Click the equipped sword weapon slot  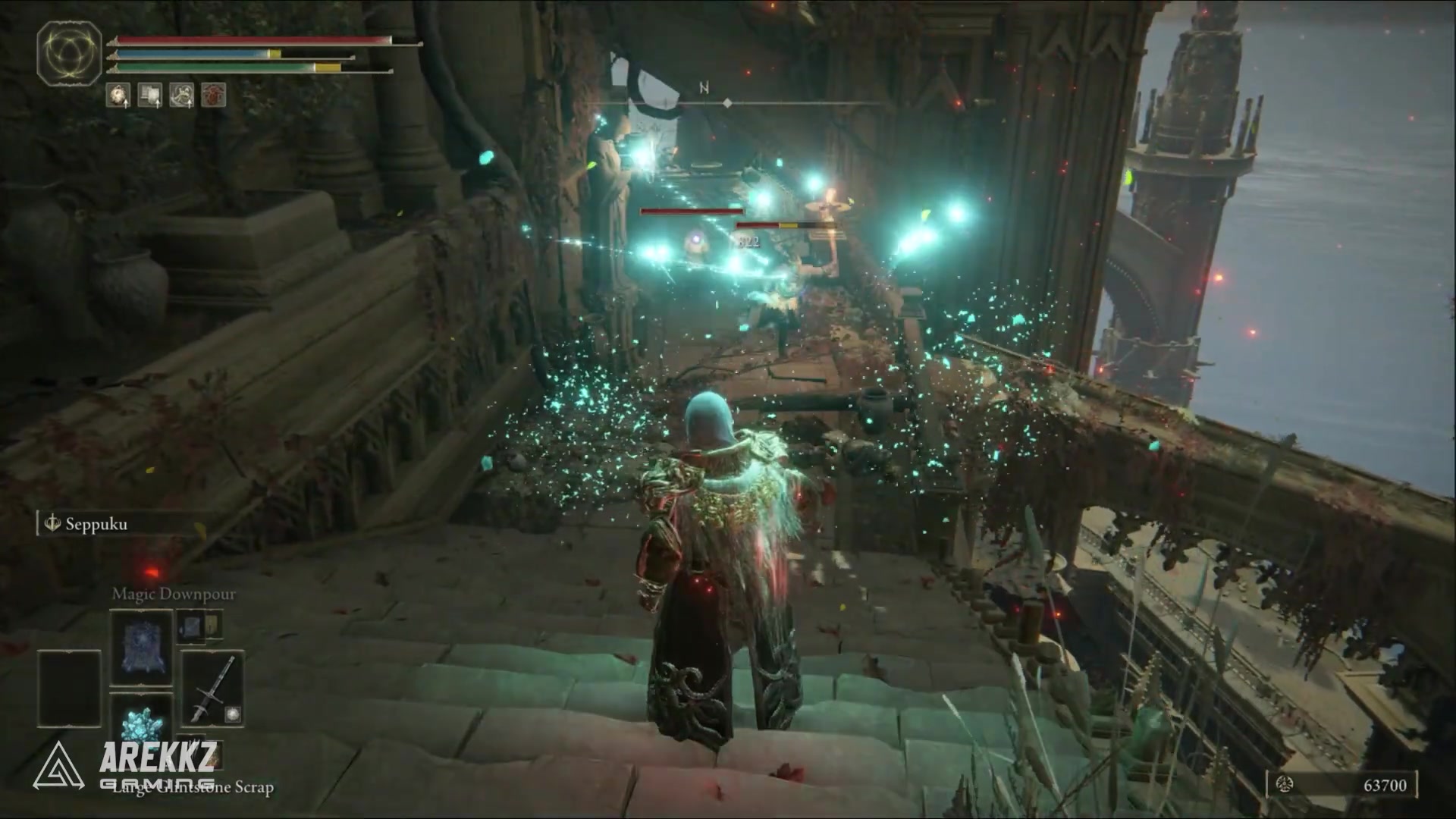coord(212,688)
